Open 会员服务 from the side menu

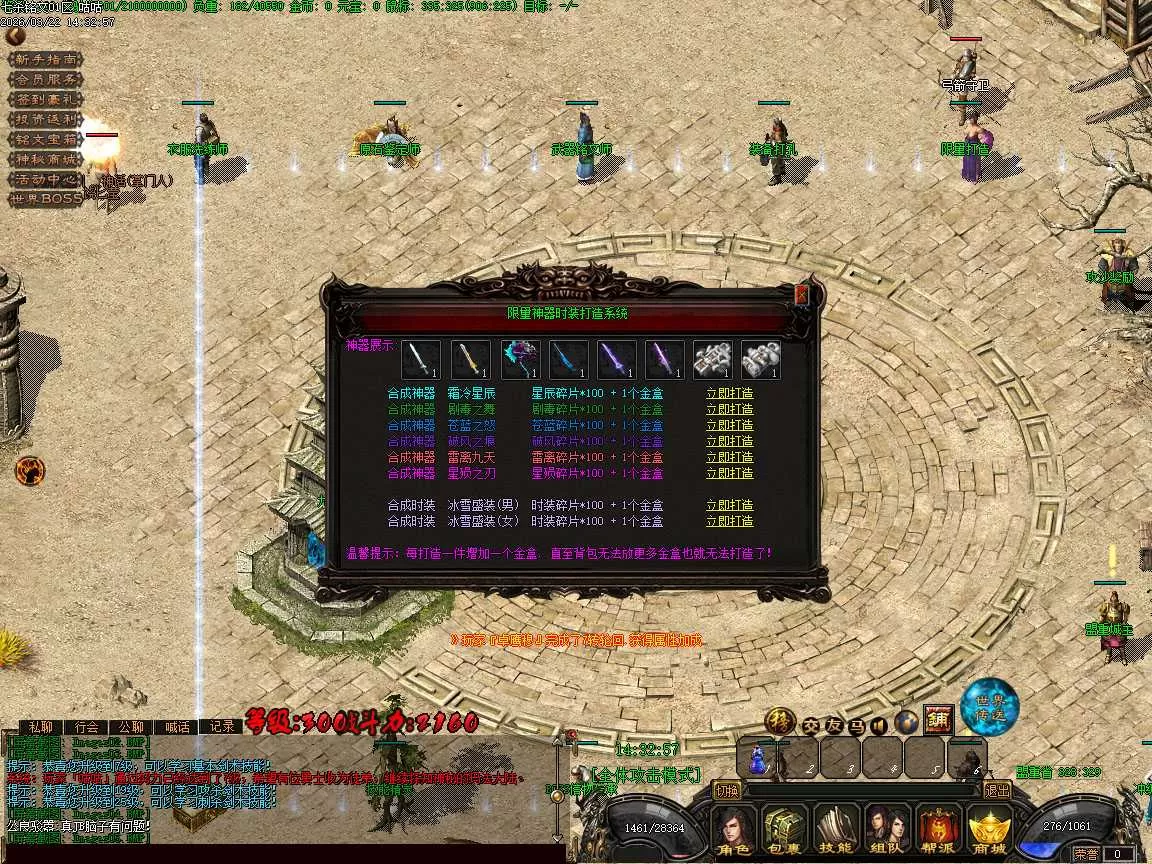45,80
